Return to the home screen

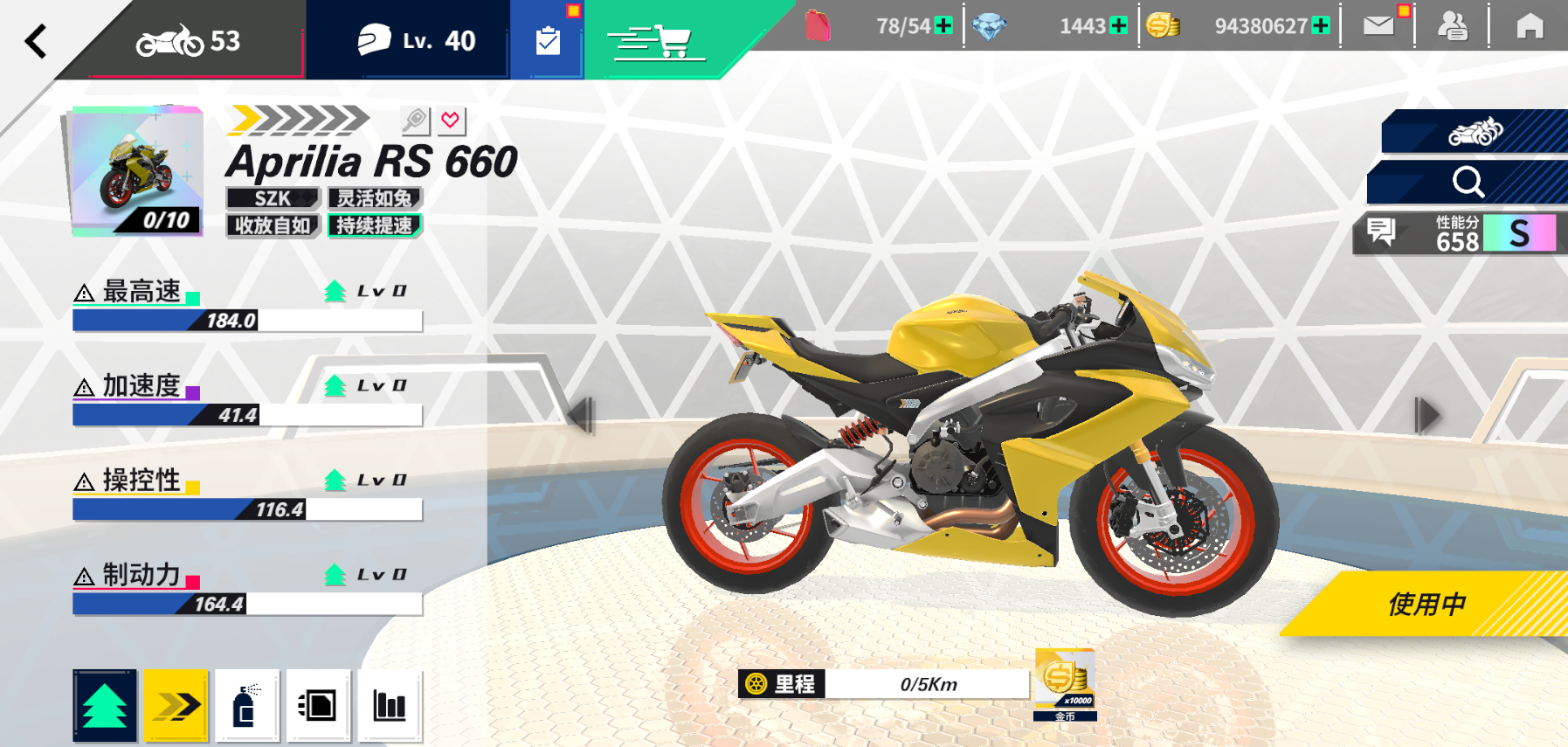1530,26
